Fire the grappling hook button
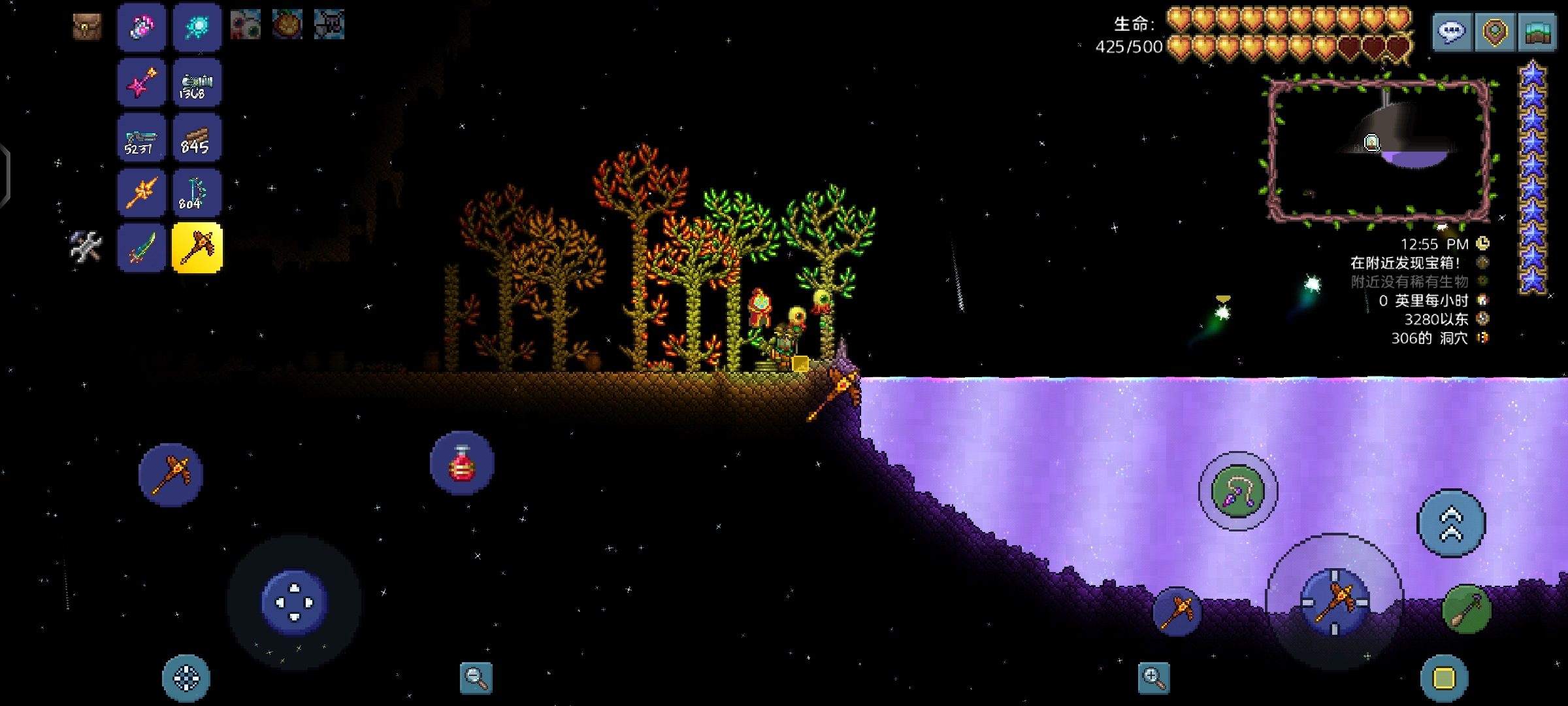The image size is (1568, 706). click(x=1237, y=492)
